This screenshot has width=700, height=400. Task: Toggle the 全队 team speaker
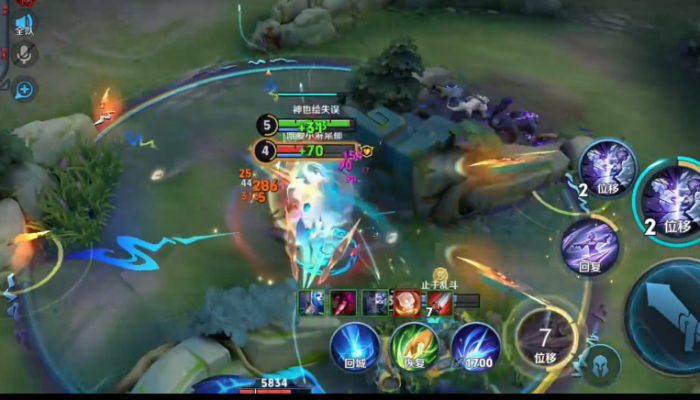pos(23,23)
